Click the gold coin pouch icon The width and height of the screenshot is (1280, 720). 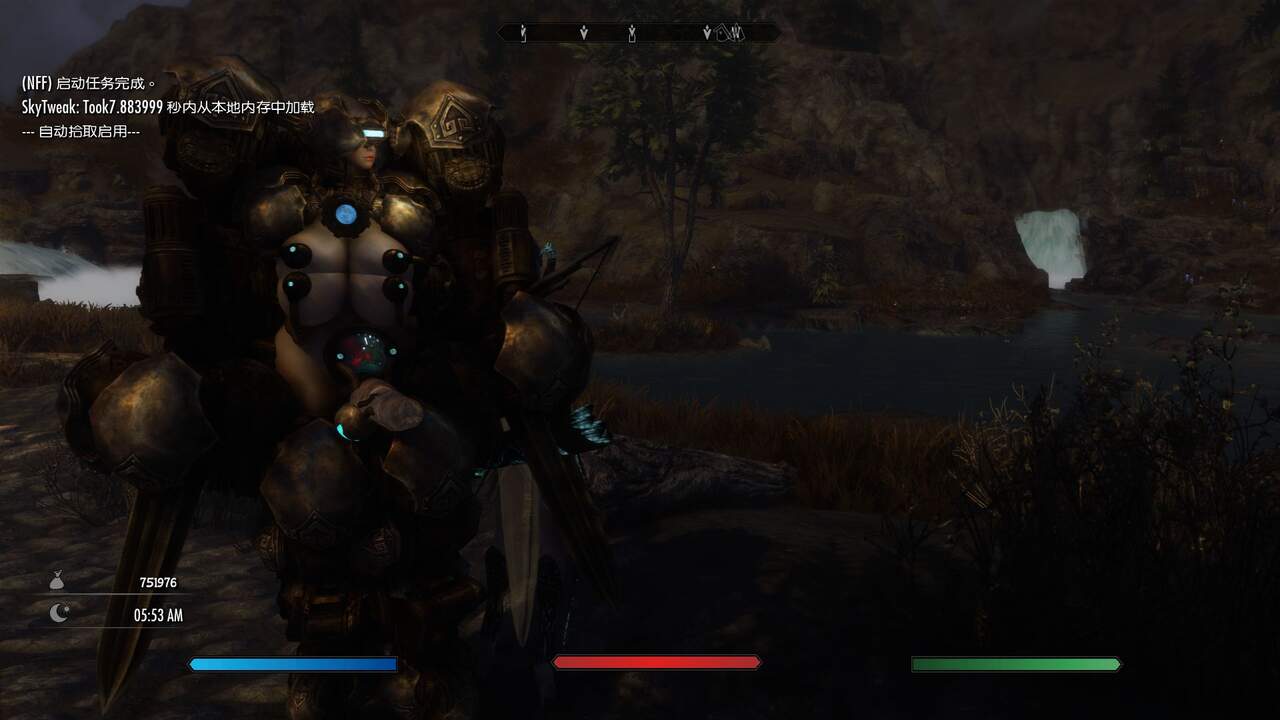click(59, 581)
